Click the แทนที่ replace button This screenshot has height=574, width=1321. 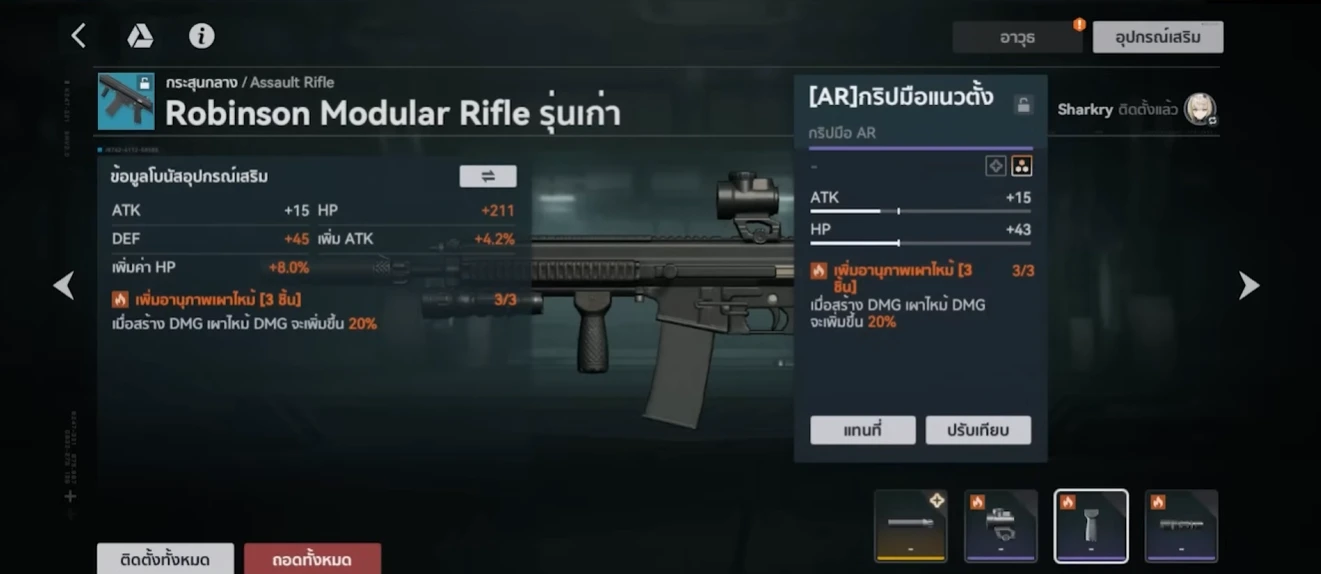pos(862,430)
